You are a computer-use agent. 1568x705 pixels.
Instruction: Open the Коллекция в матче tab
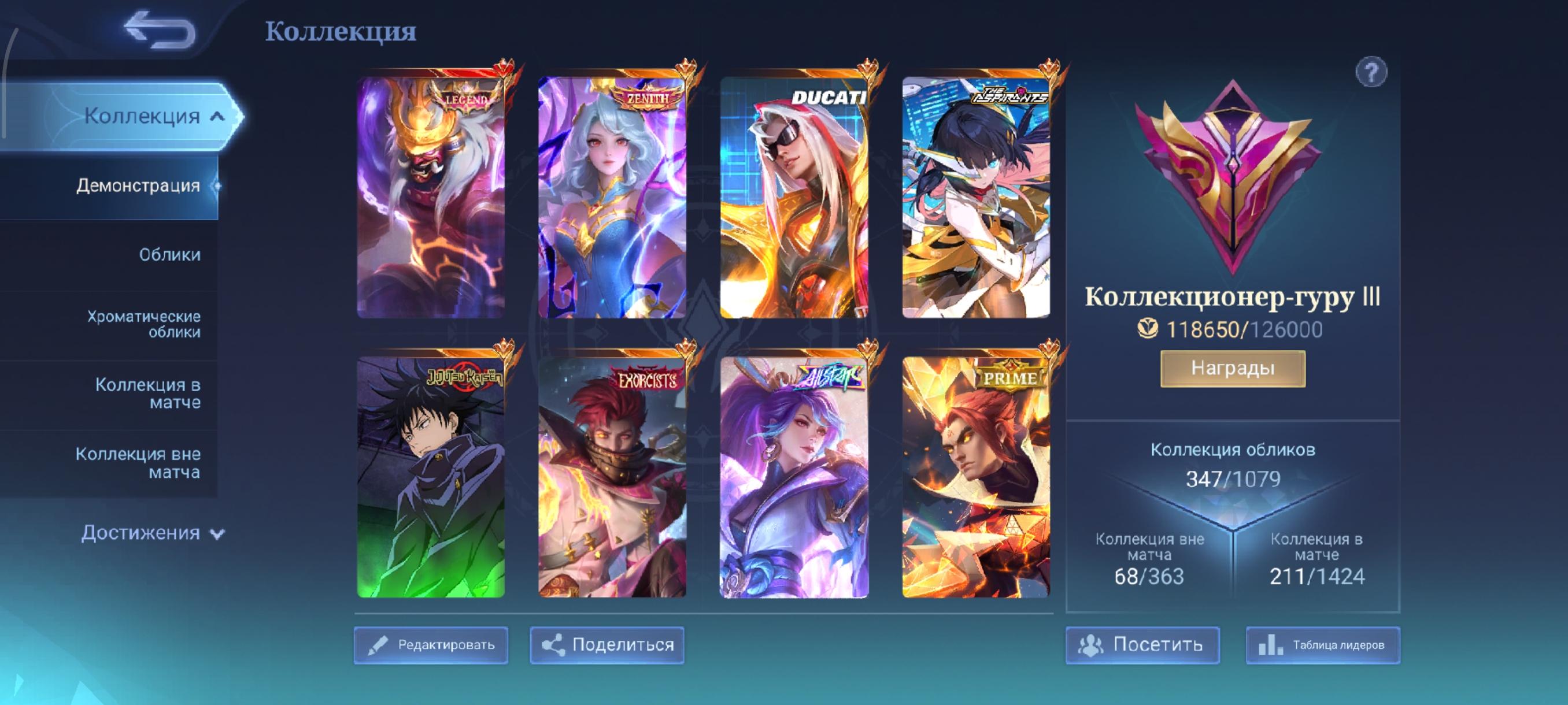147,393
